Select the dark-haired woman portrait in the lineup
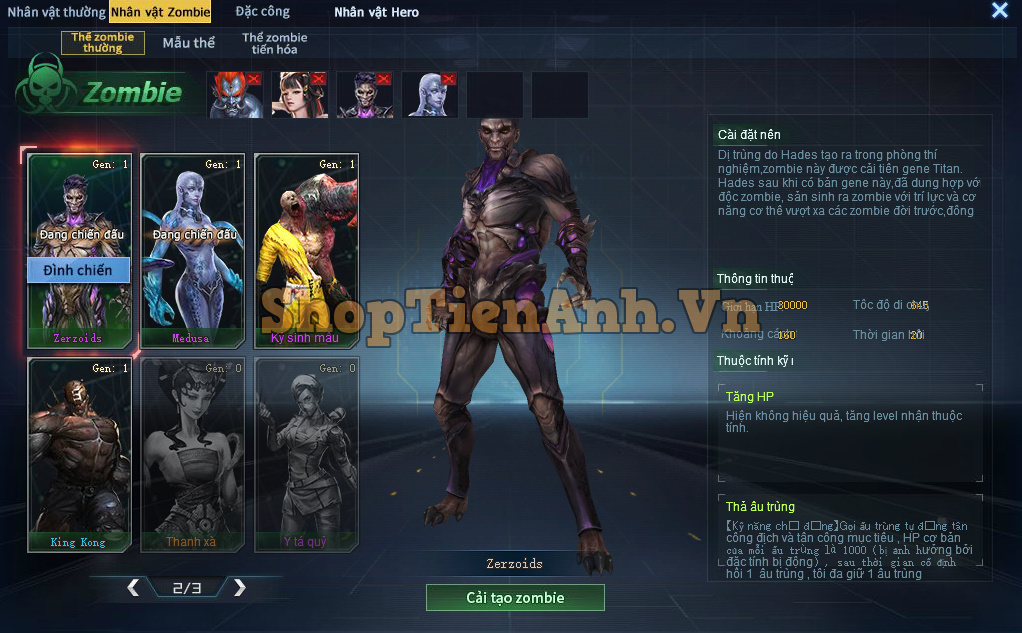The height and width of the screenshot is (633, 1022). (296, 96)
